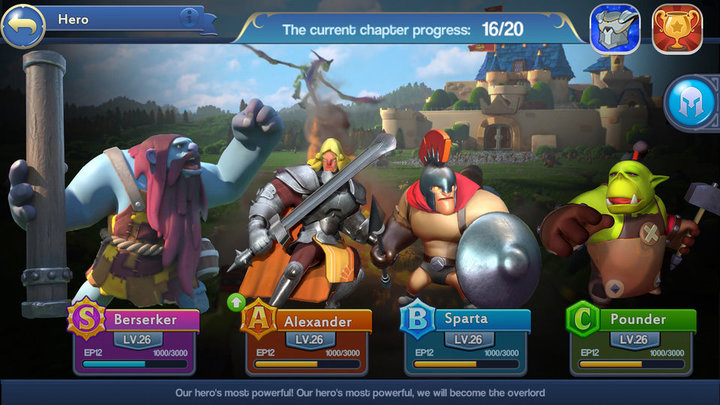The width and height of the screenshot is (720, 405).
Task: Choose the Pounder hero card
Action: tap(632, 340)
